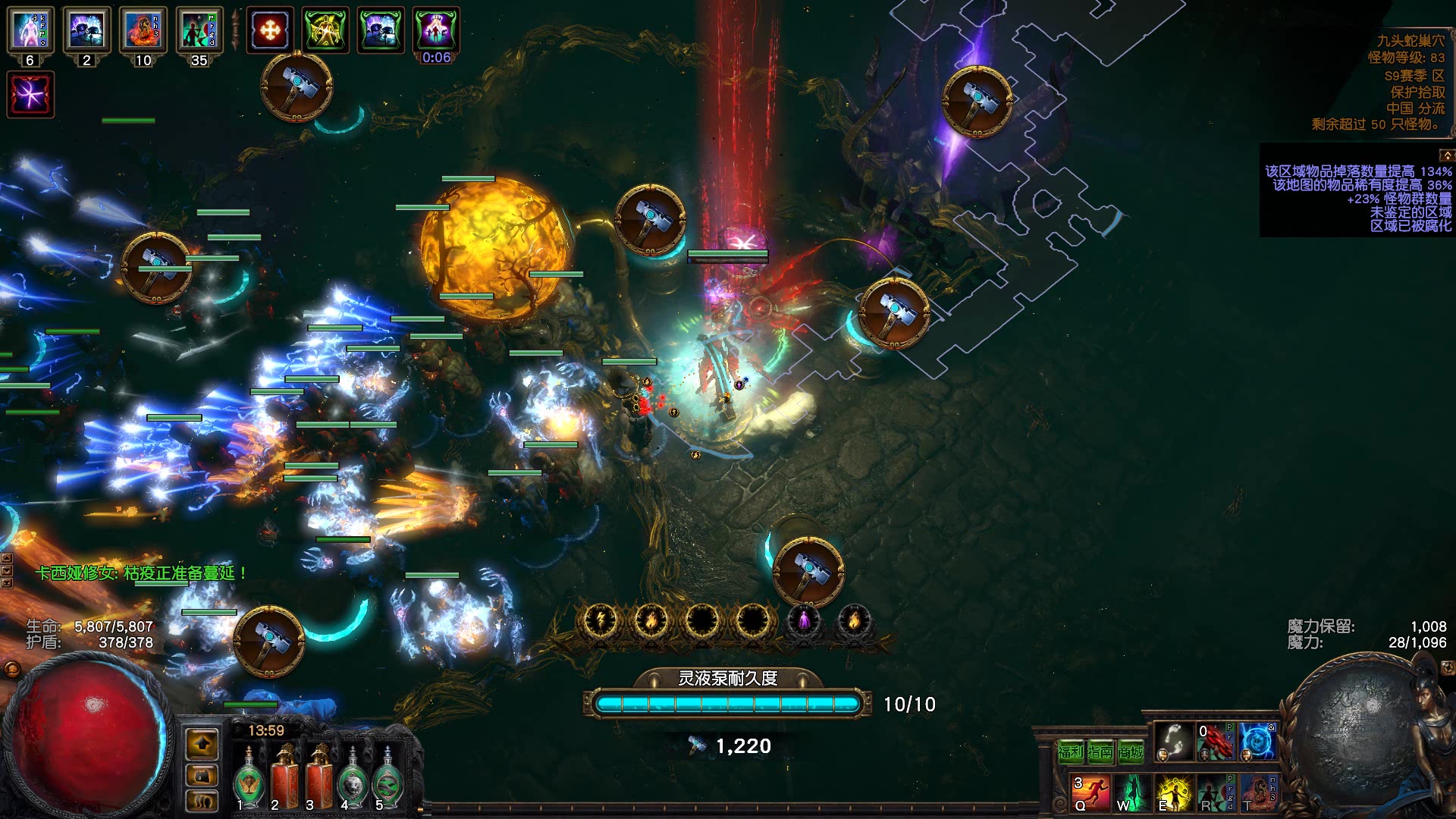Activate the red chains skill

tap(1216, 742)
